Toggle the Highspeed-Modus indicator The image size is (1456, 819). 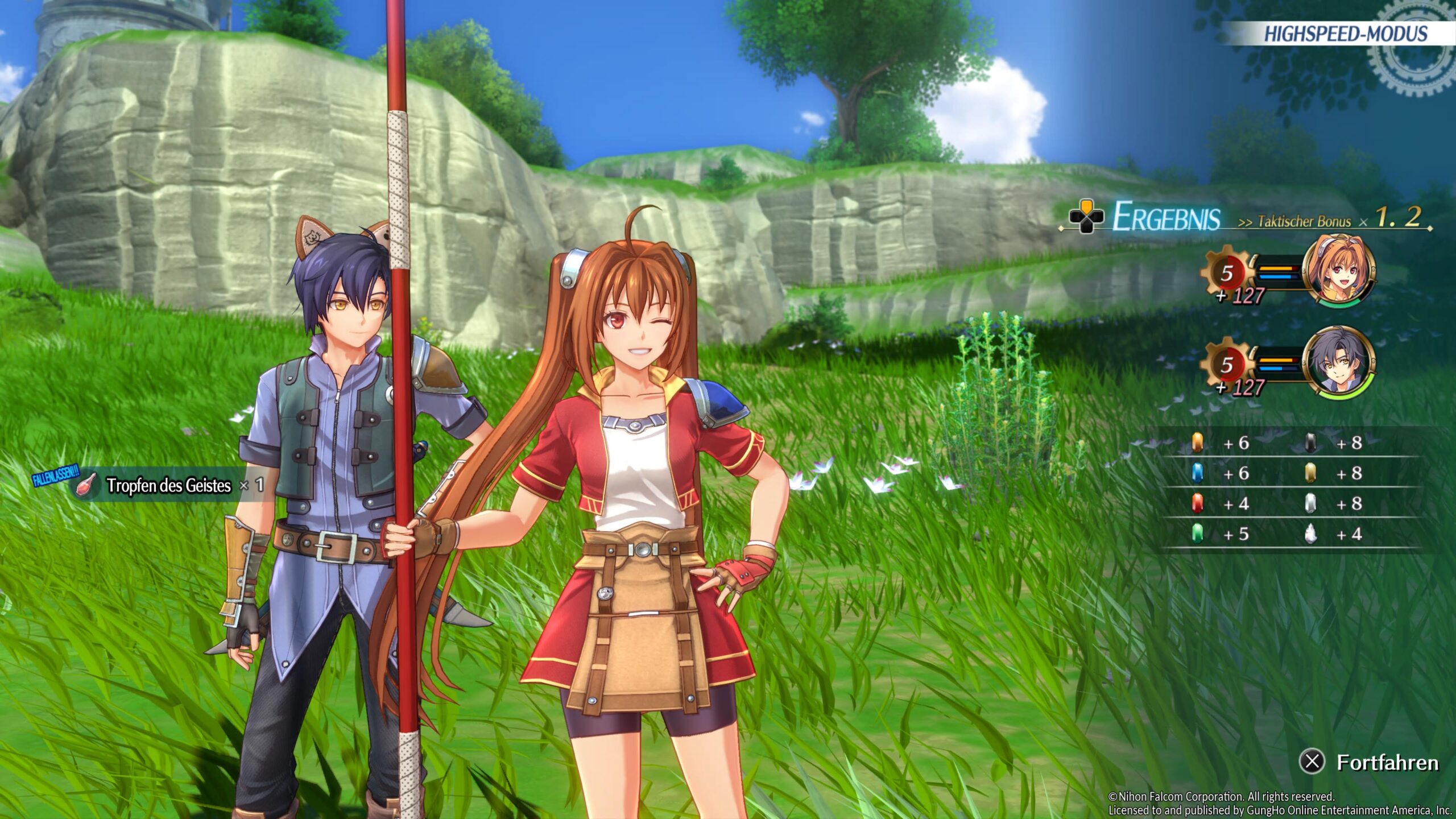[1345, 34]
